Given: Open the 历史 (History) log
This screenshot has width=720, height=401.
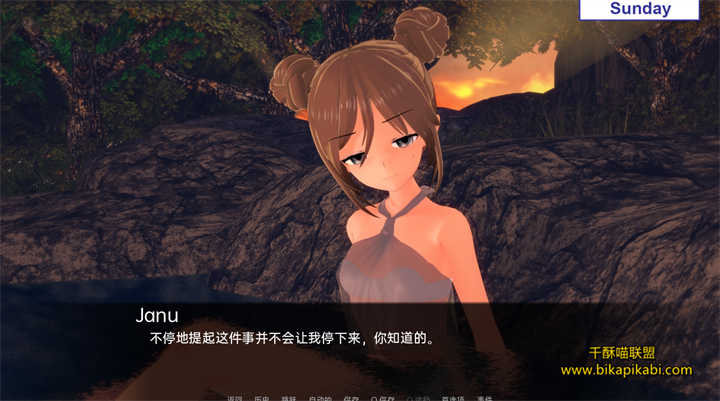Looking at the screenshot, I should pyautogui.click(x=262, y=398).
